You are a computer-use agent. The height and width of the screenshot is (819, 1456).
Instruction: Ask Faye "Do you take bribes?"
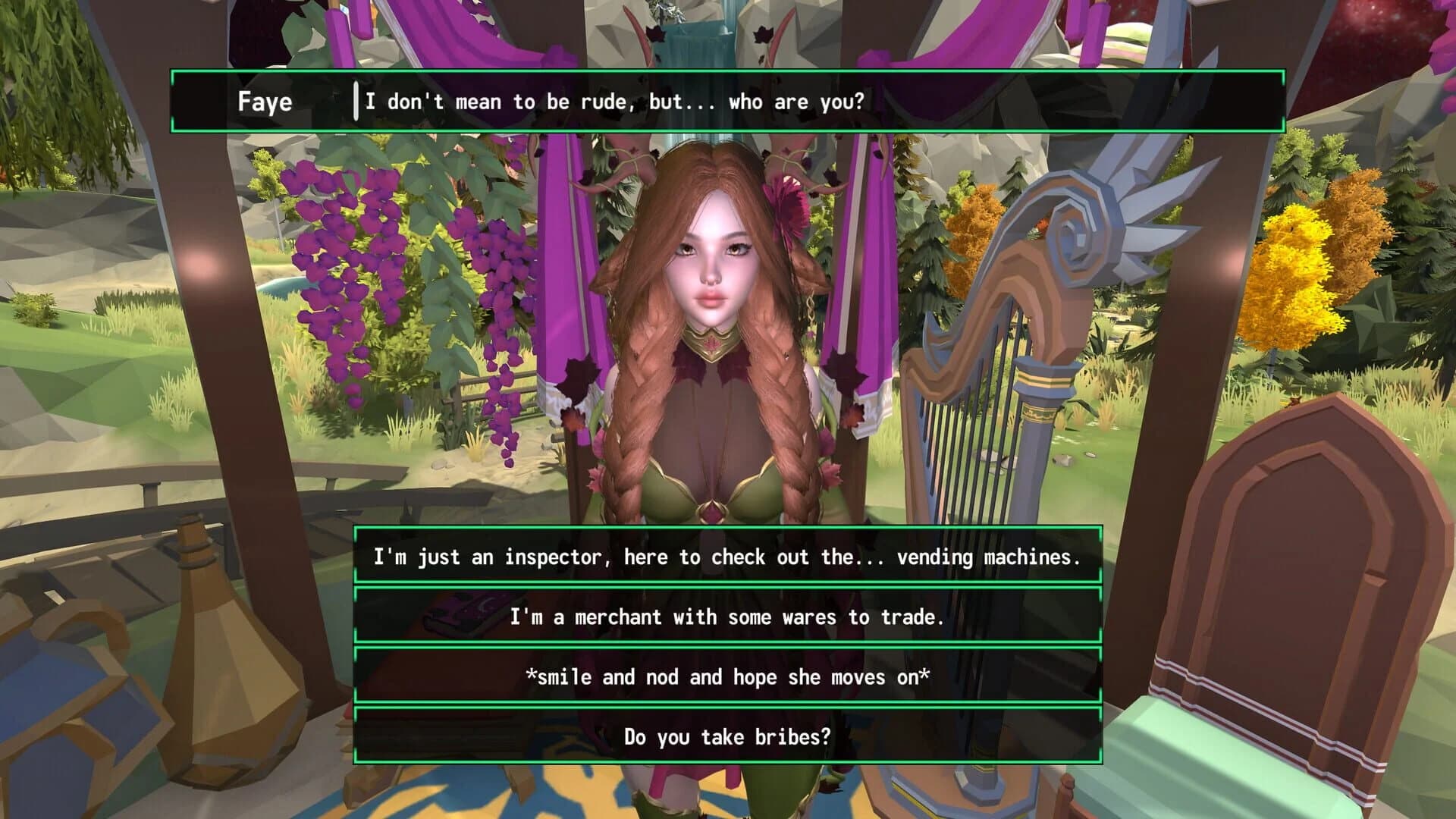click(728, 736)
